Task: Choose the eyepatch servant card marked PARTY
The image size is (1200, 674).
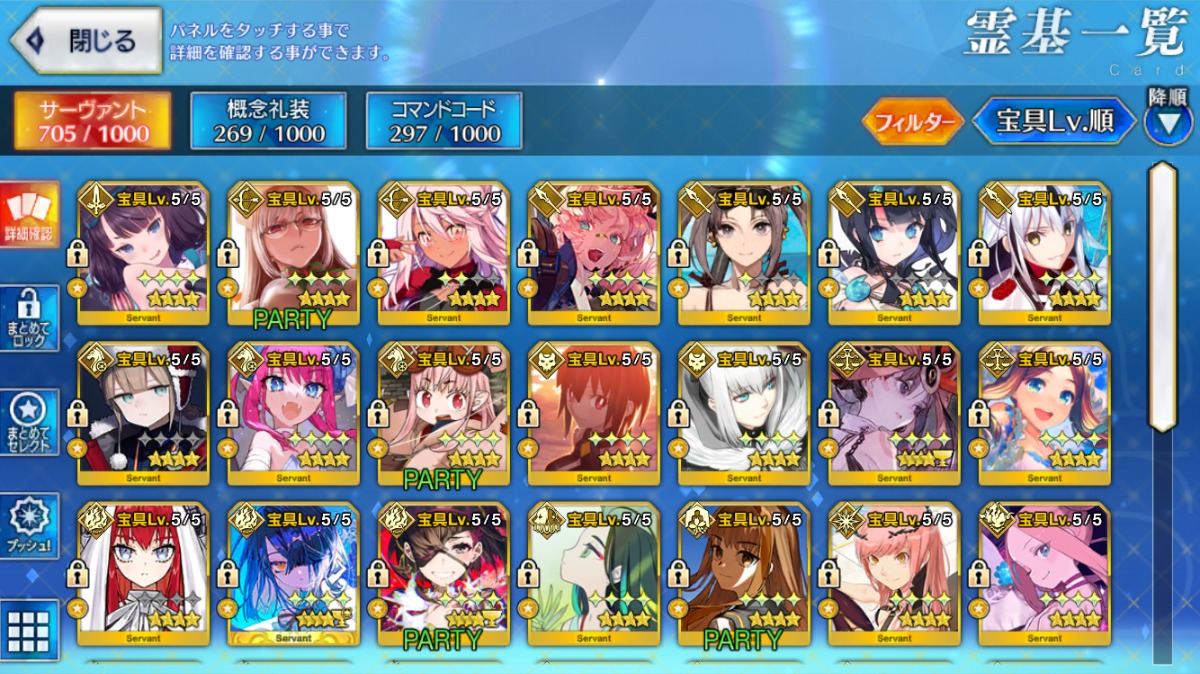Action: pyautogui.click(x=443, y=573)
